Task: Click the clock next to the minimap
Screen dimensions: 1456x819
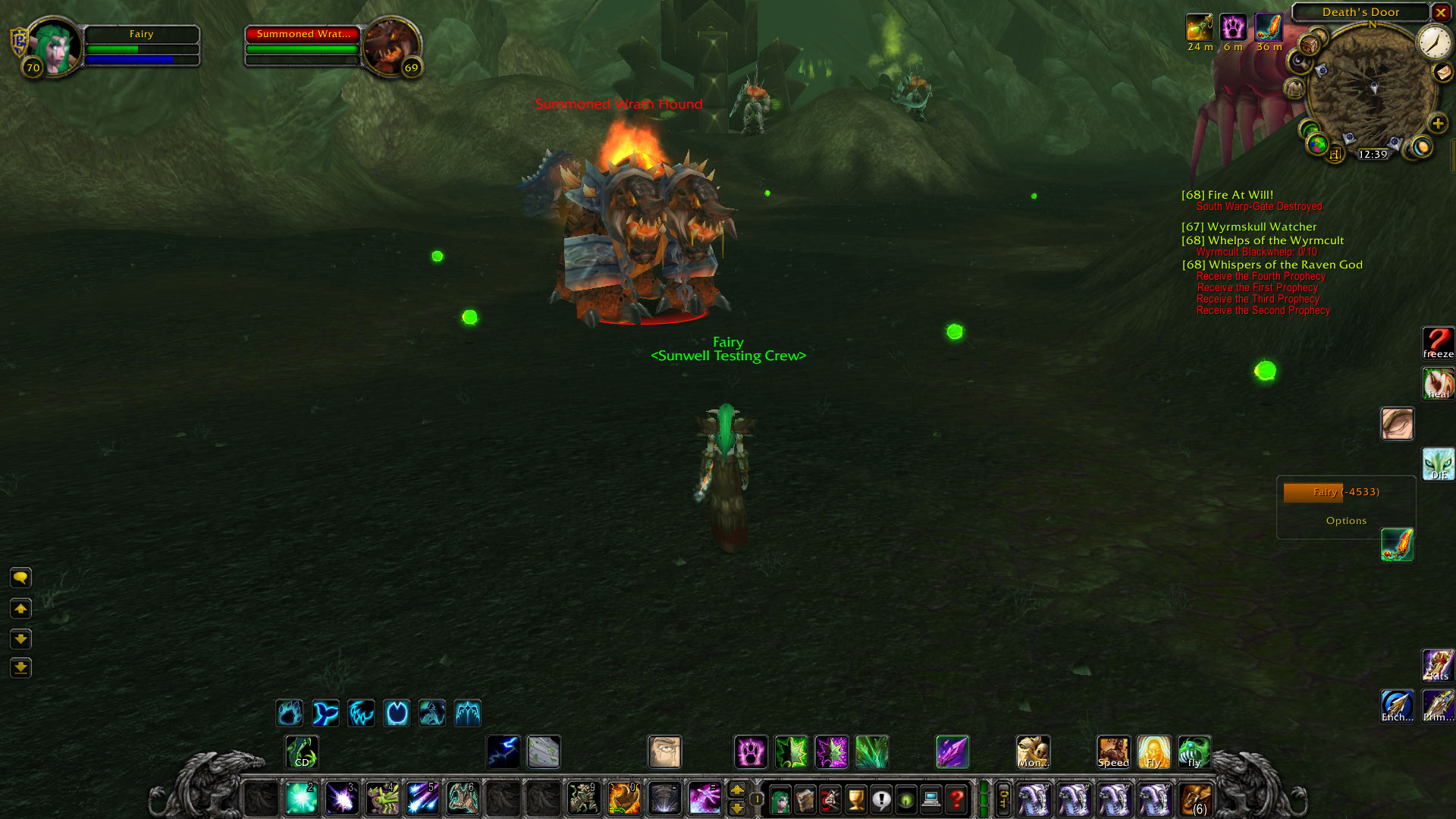Action: (1432, 44)
